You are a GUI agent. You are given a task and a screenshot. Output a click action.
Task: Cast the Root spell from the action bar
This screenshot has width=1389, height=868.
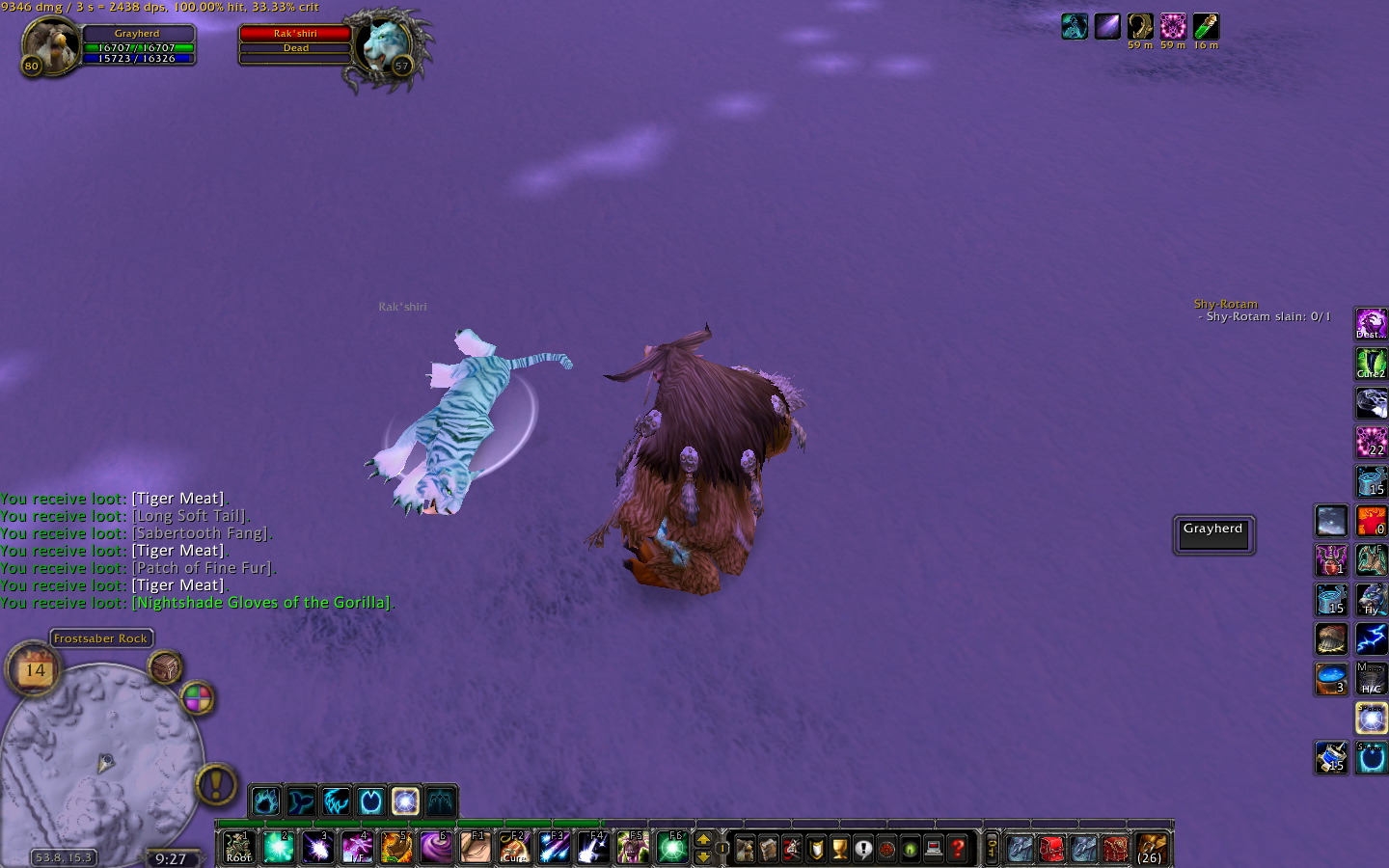click(238, 848)
